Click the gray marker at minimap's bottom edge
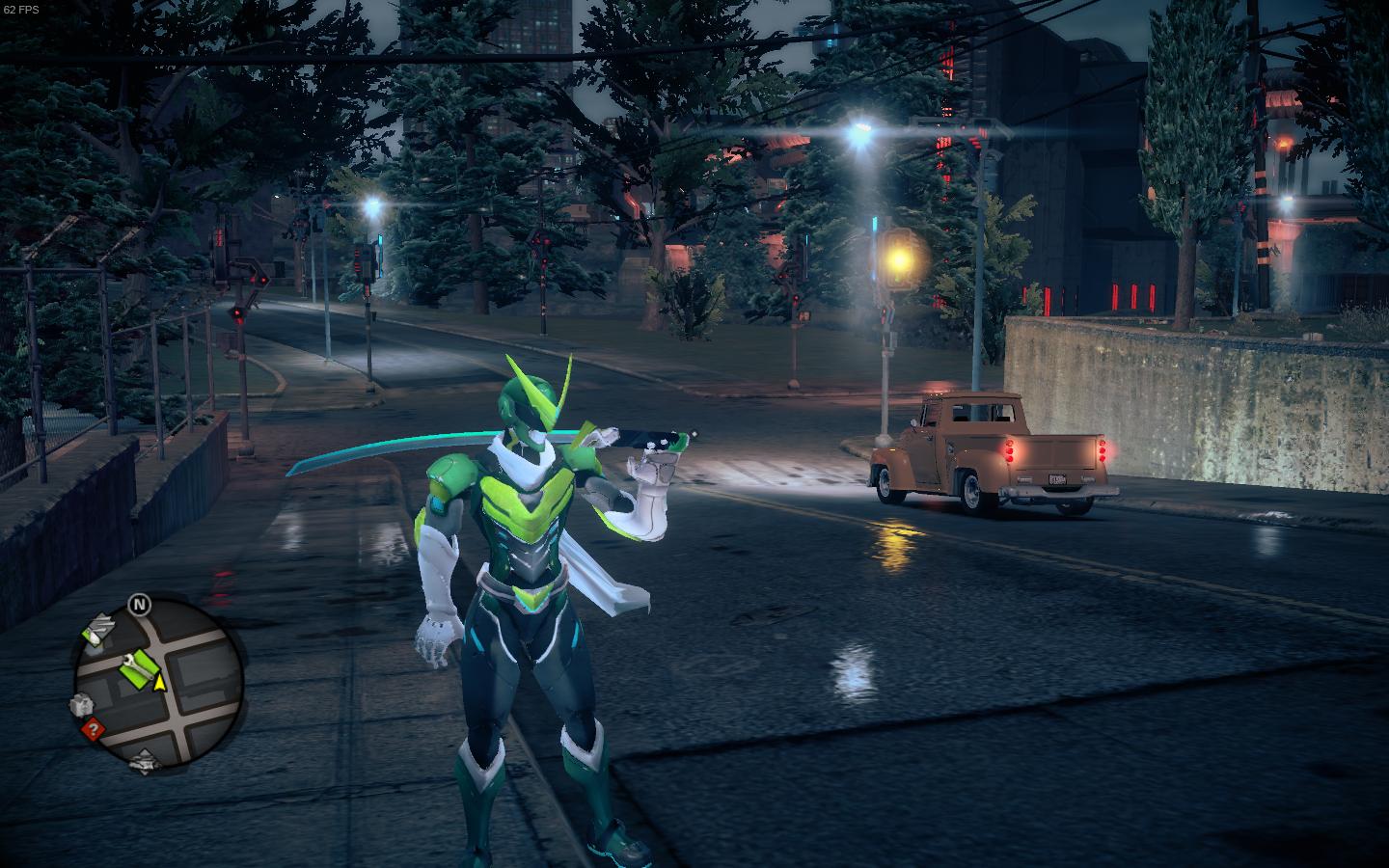1389x868 pixels. (x=143, y=761)
